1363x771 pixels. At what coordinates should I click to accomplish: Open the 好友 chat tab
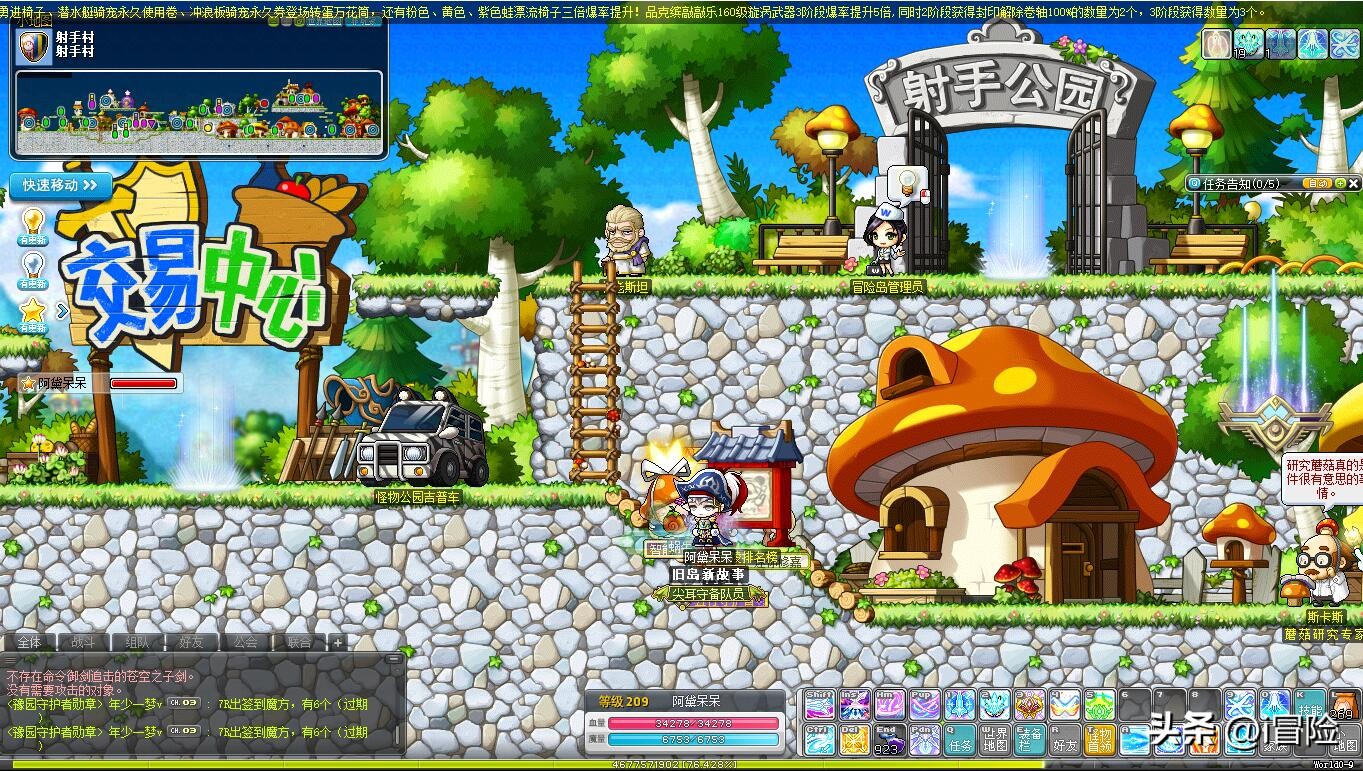(191, 642)
